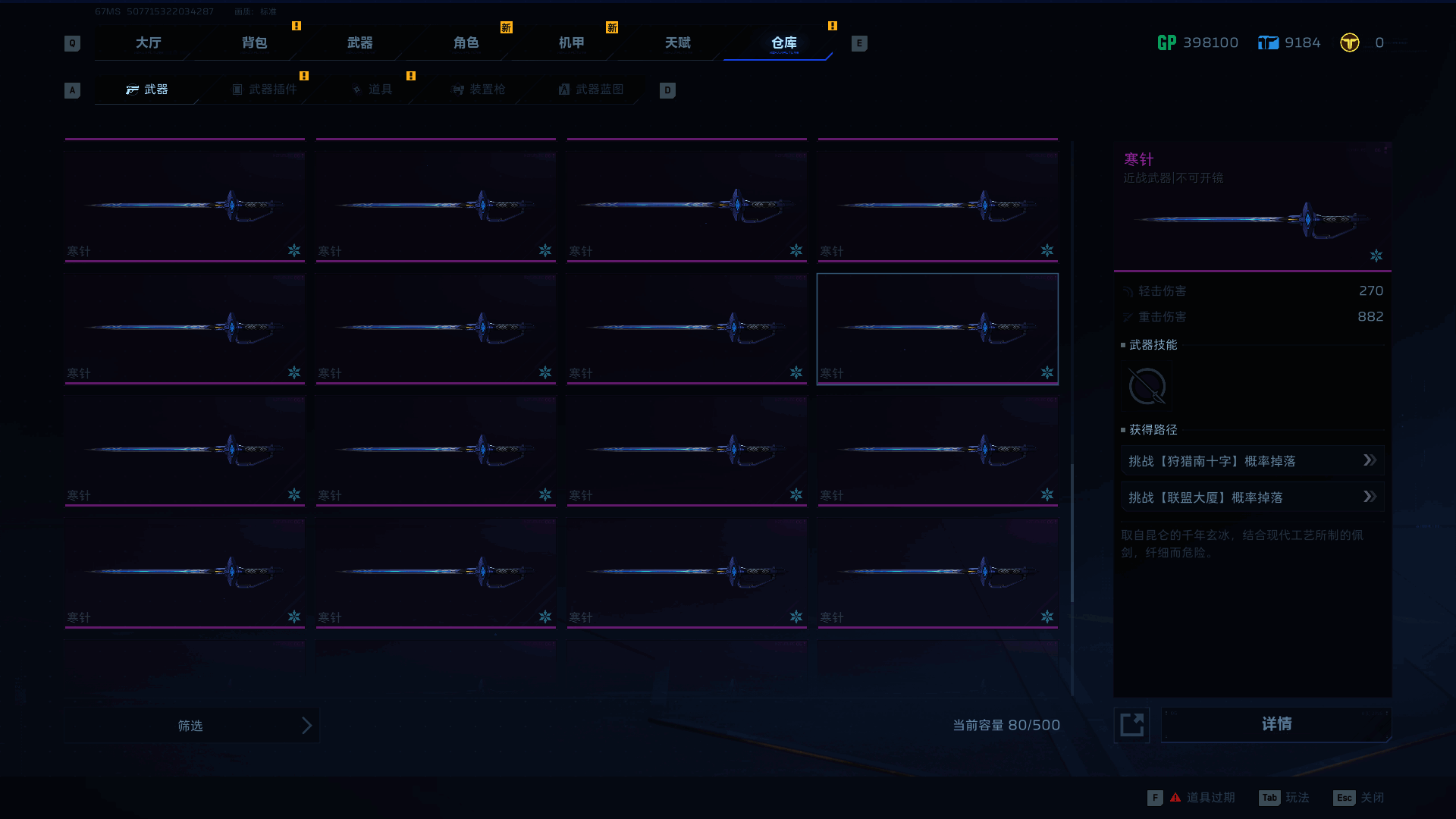Open the 玩法 gameplay help
1456x819 pixels.
point(1285,798)
